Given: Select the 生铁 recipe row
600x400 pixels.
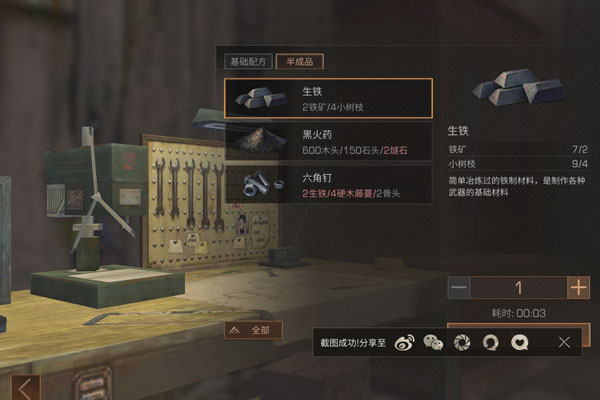Looking at the screenshot, I should pos(328,98).
